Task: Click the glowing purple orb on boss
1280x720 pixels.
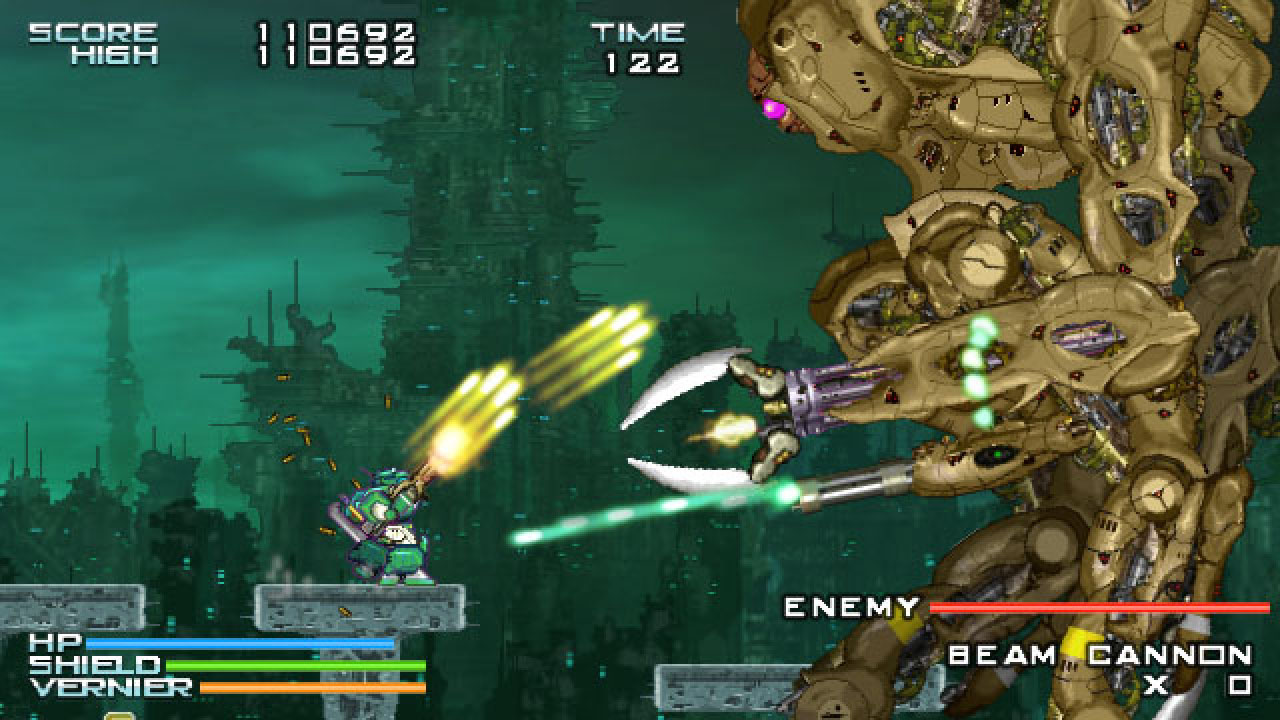Action: point(775,107)
